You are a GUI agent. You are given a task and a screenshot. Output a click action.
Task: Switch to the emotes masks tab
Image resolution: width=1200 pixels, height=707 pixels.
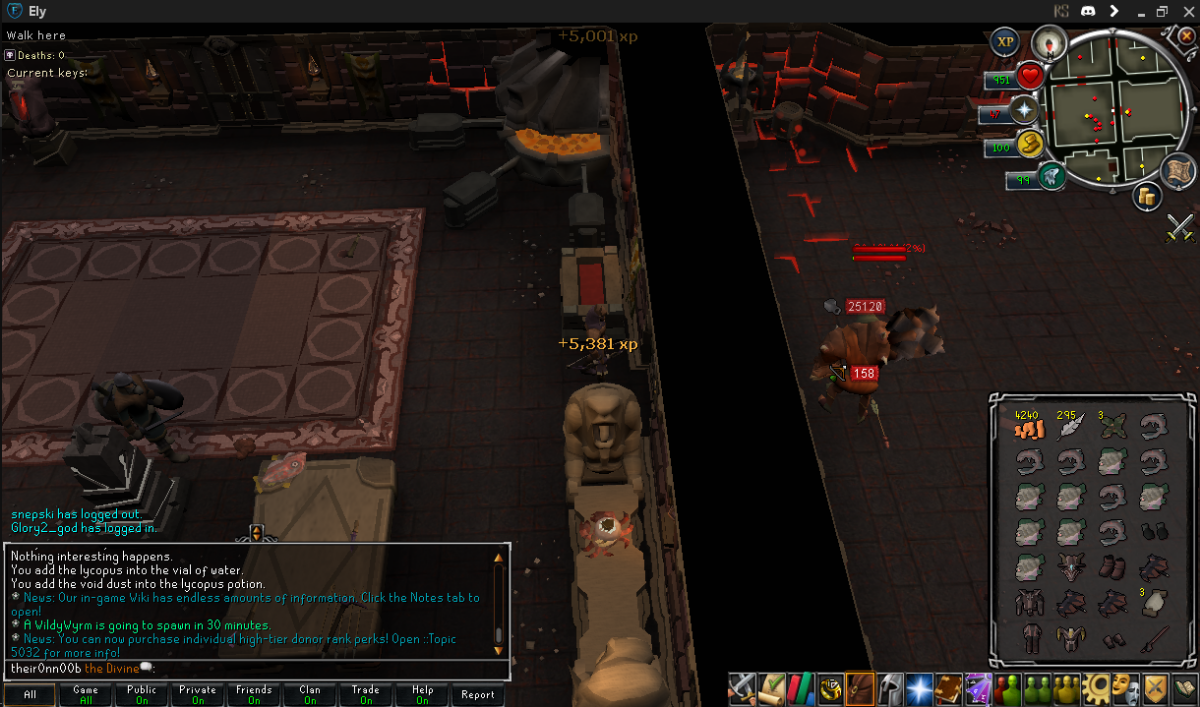click(1125, 687)
